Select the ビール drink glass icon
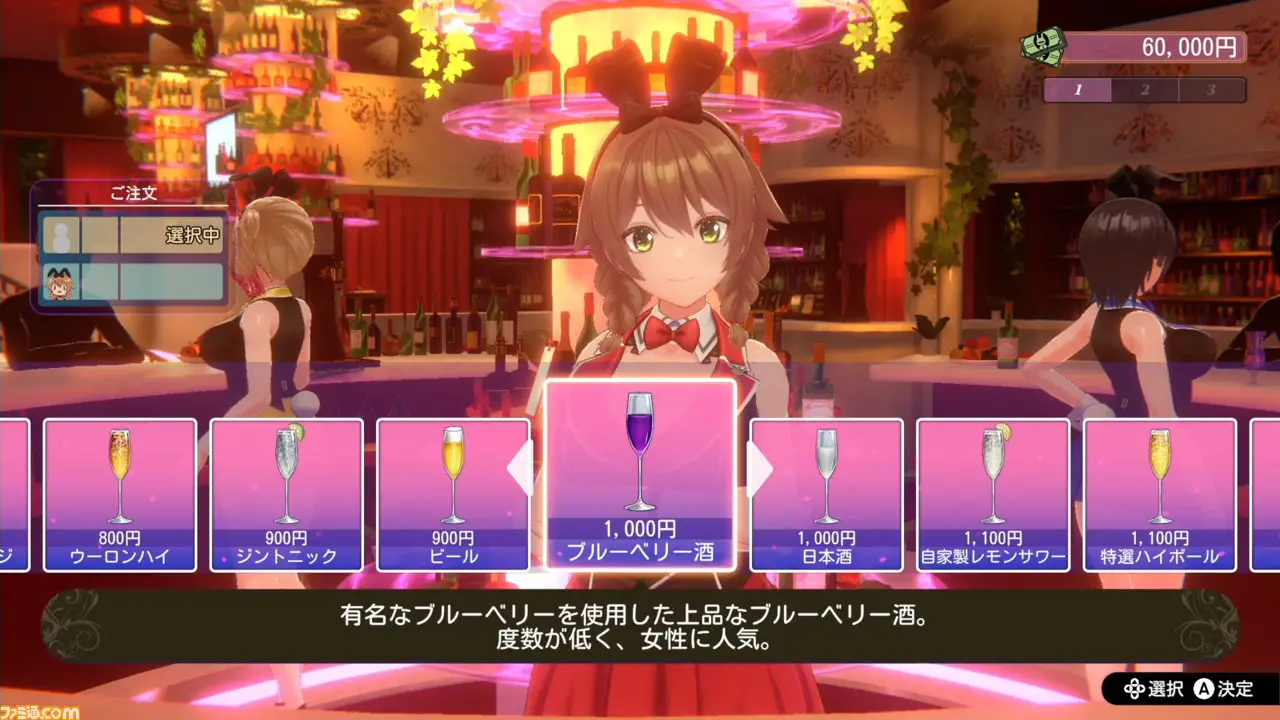Viewport: 1280px width, 720px height. pos(456,470)
